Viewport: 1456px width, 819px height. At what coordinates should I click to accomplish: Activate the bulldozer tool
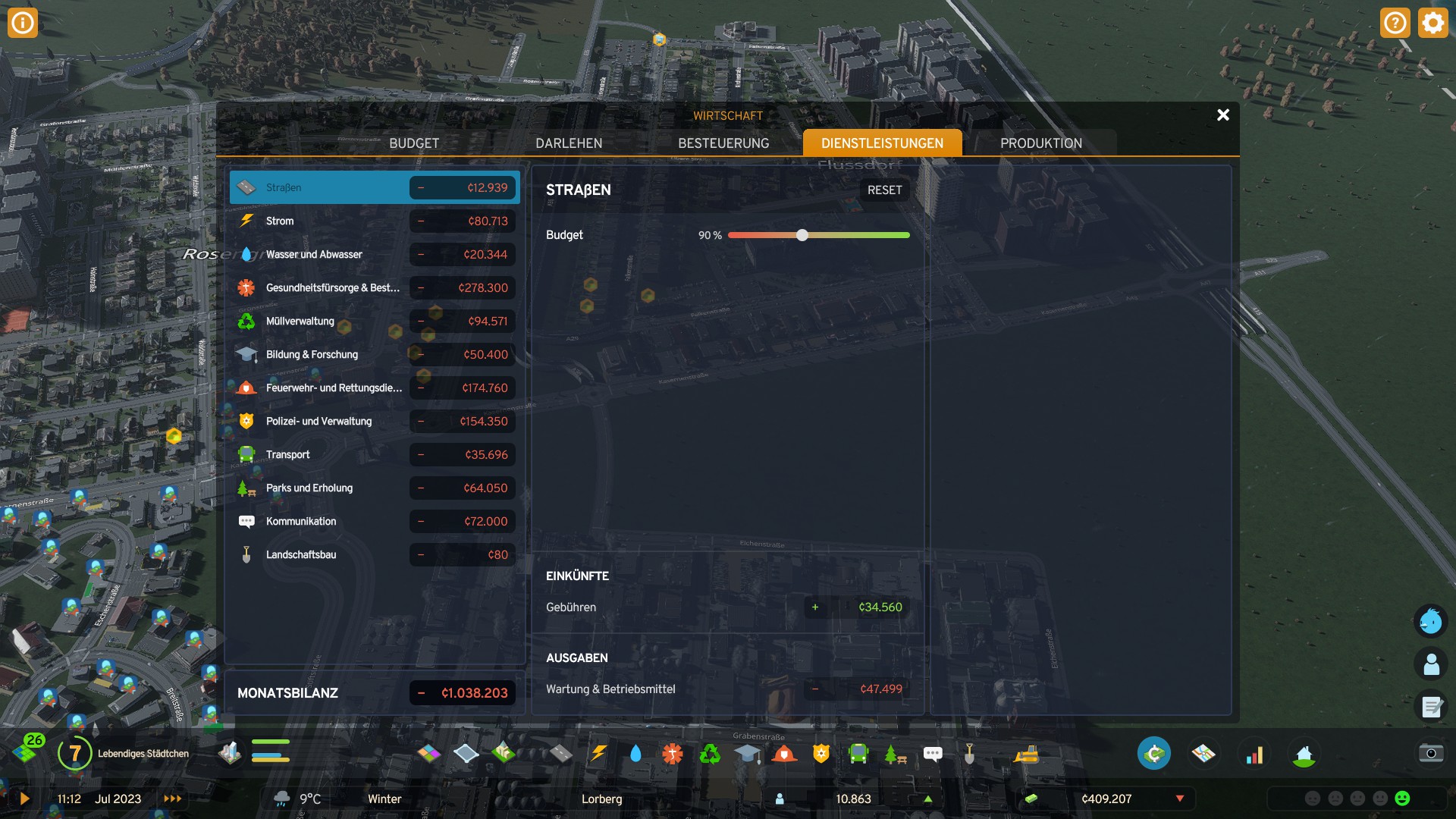click(1026, 753)
